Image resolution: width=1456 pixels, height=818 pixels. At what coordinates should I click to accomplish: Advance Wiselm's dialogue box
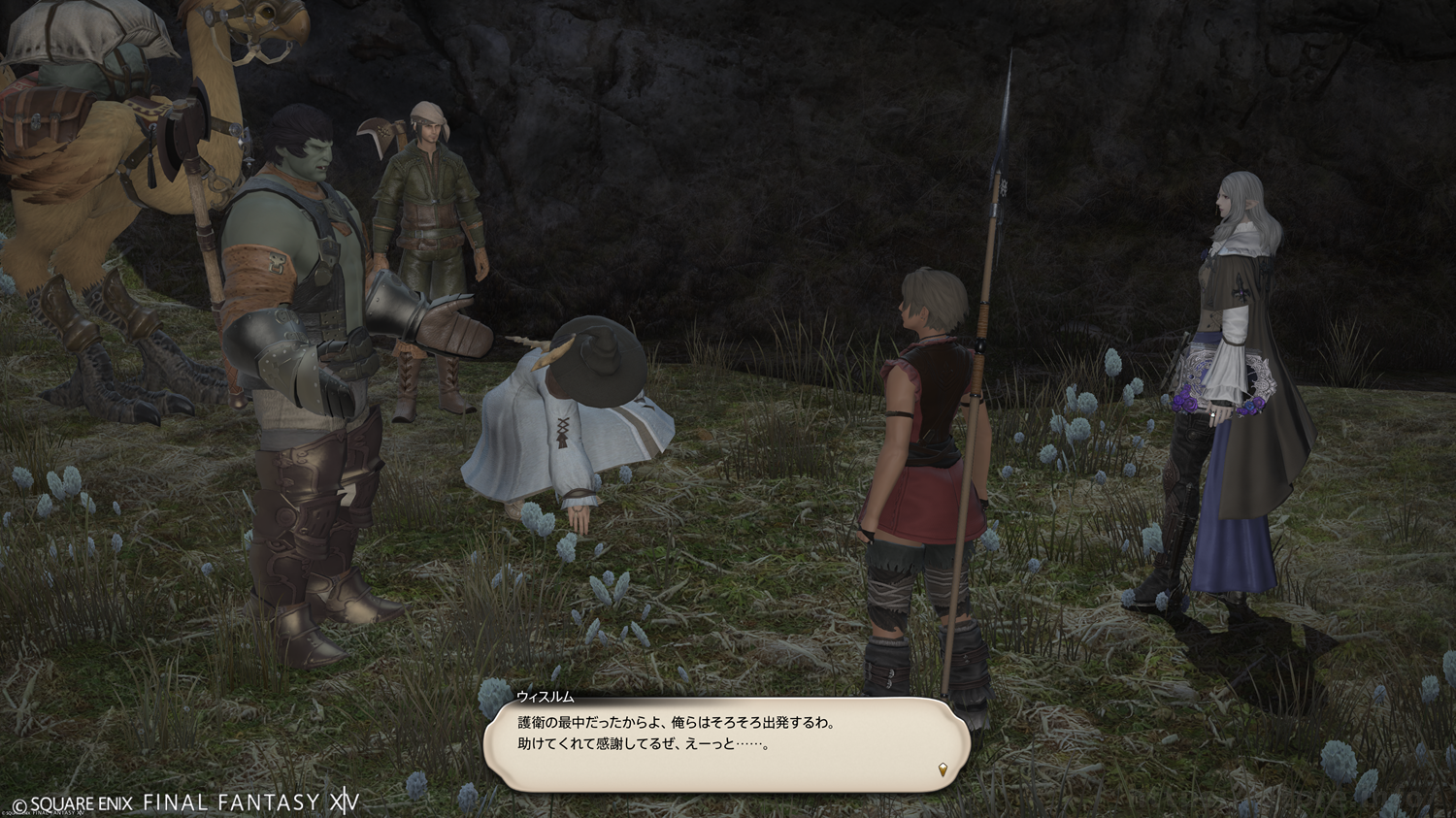[x=726, y=742]
